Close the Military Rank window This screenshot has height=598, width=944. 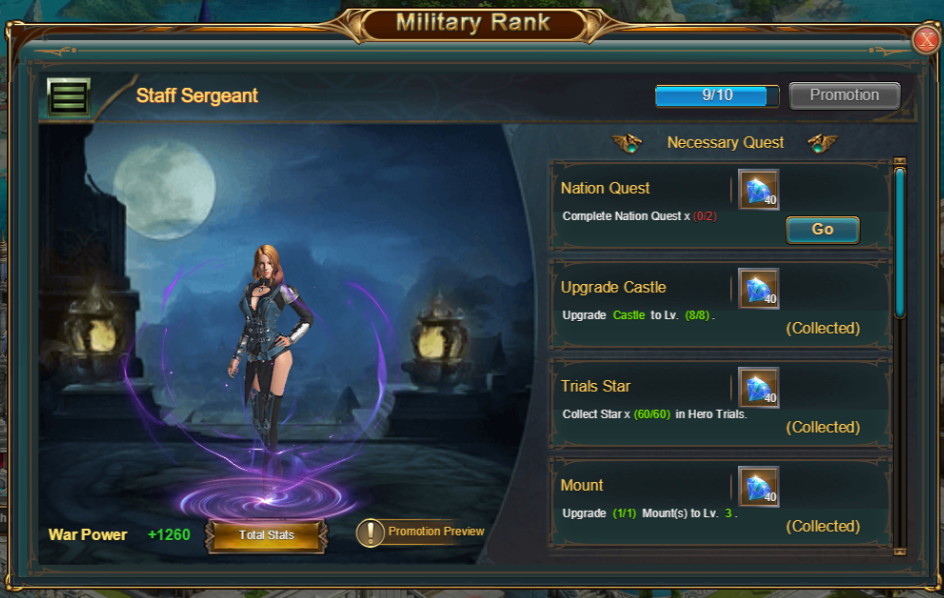coord(925,40)
